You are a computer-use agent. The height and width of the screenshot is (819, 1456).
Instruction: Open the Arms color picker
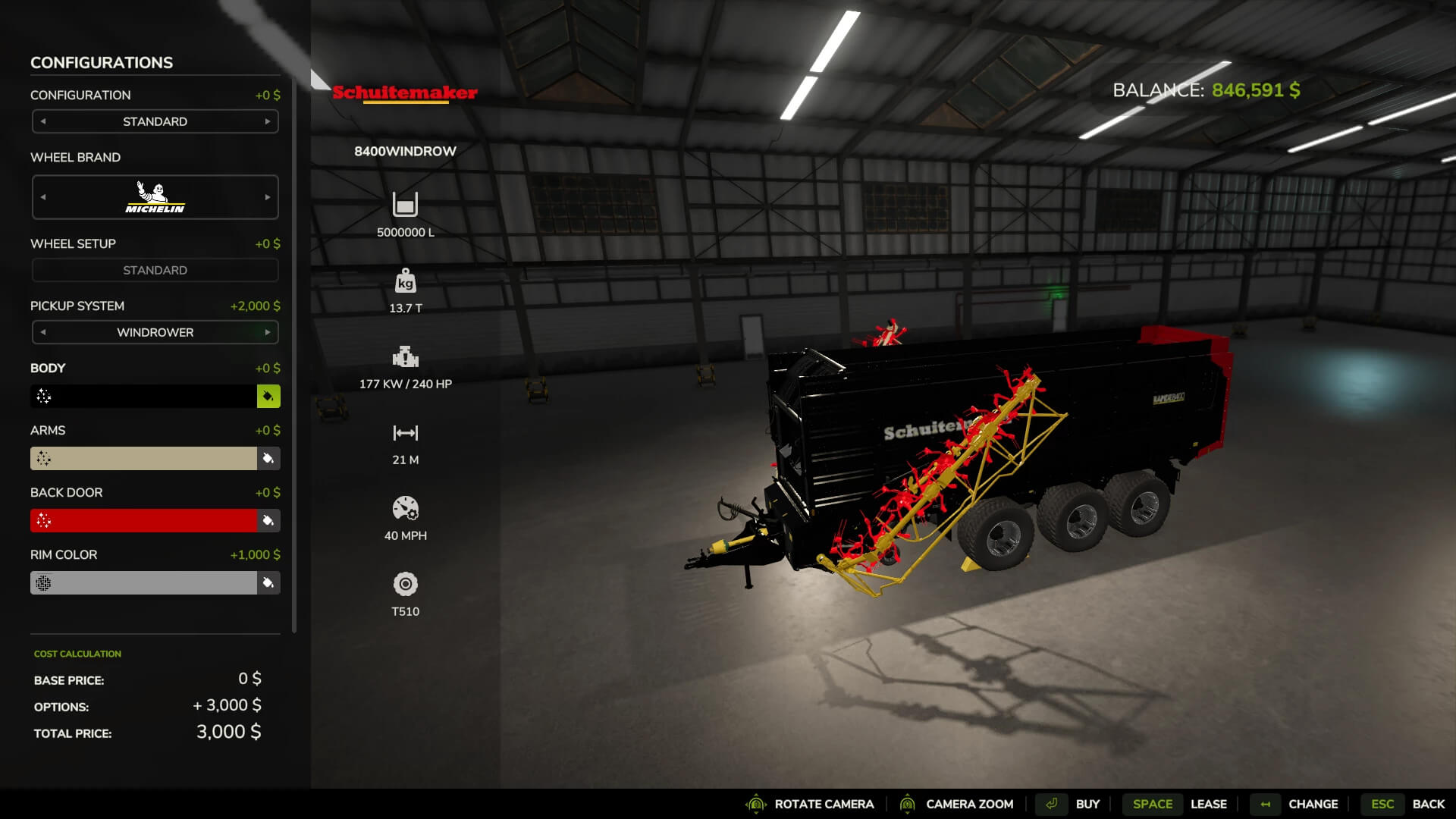point(268,458)
